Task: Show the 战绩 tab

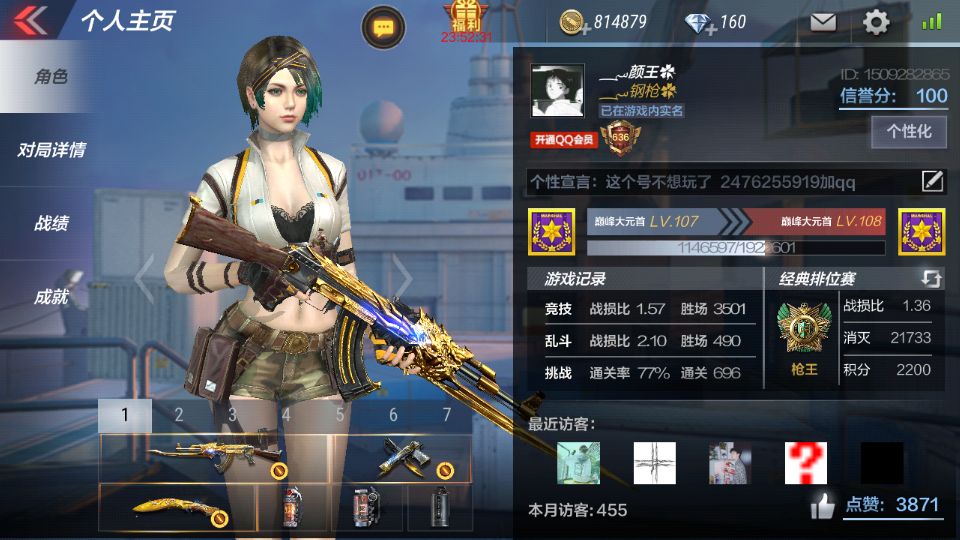Action: click(50, 223)
